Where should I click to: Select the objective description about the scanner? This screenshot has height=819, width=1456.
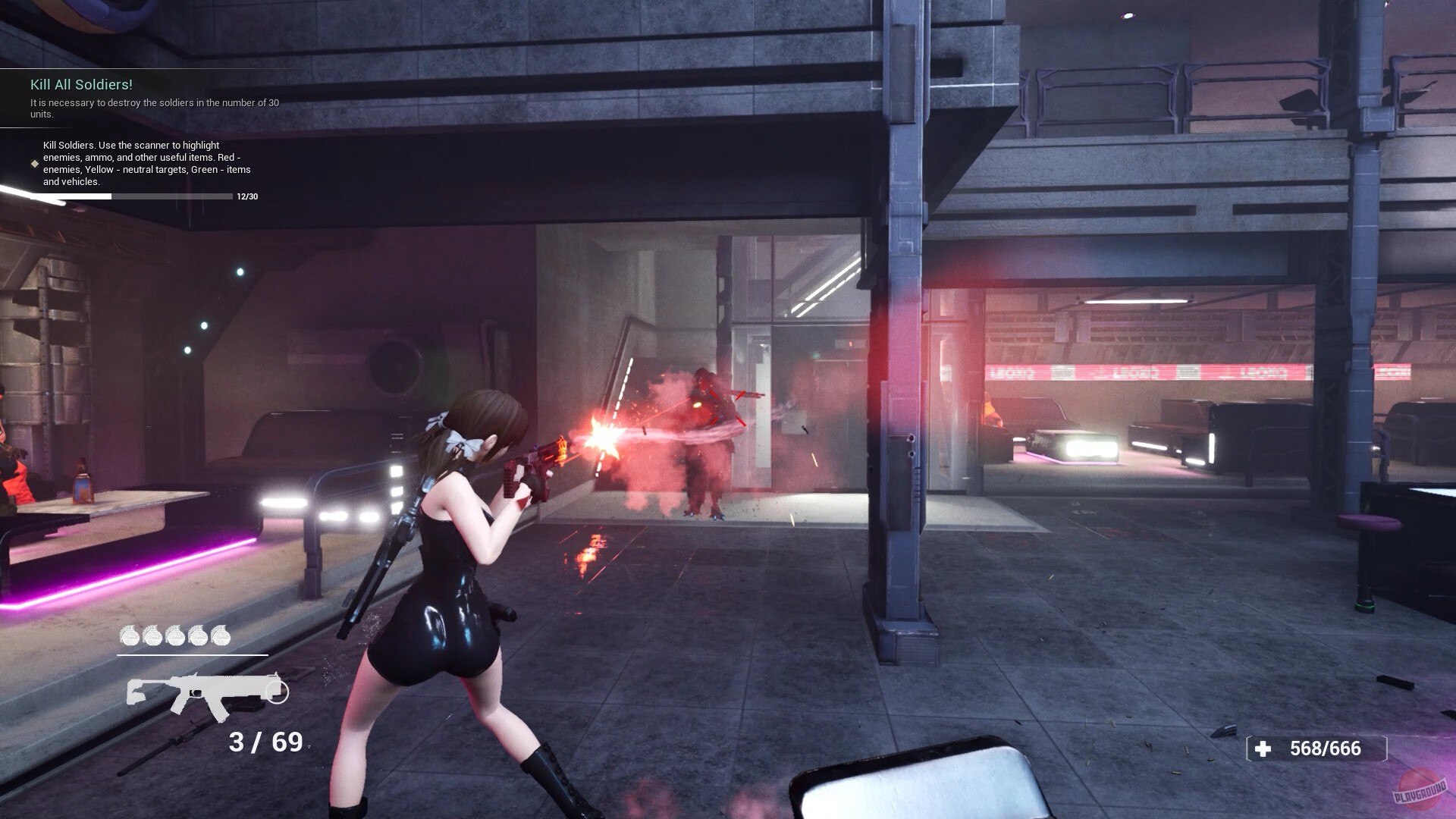(148, 163)
